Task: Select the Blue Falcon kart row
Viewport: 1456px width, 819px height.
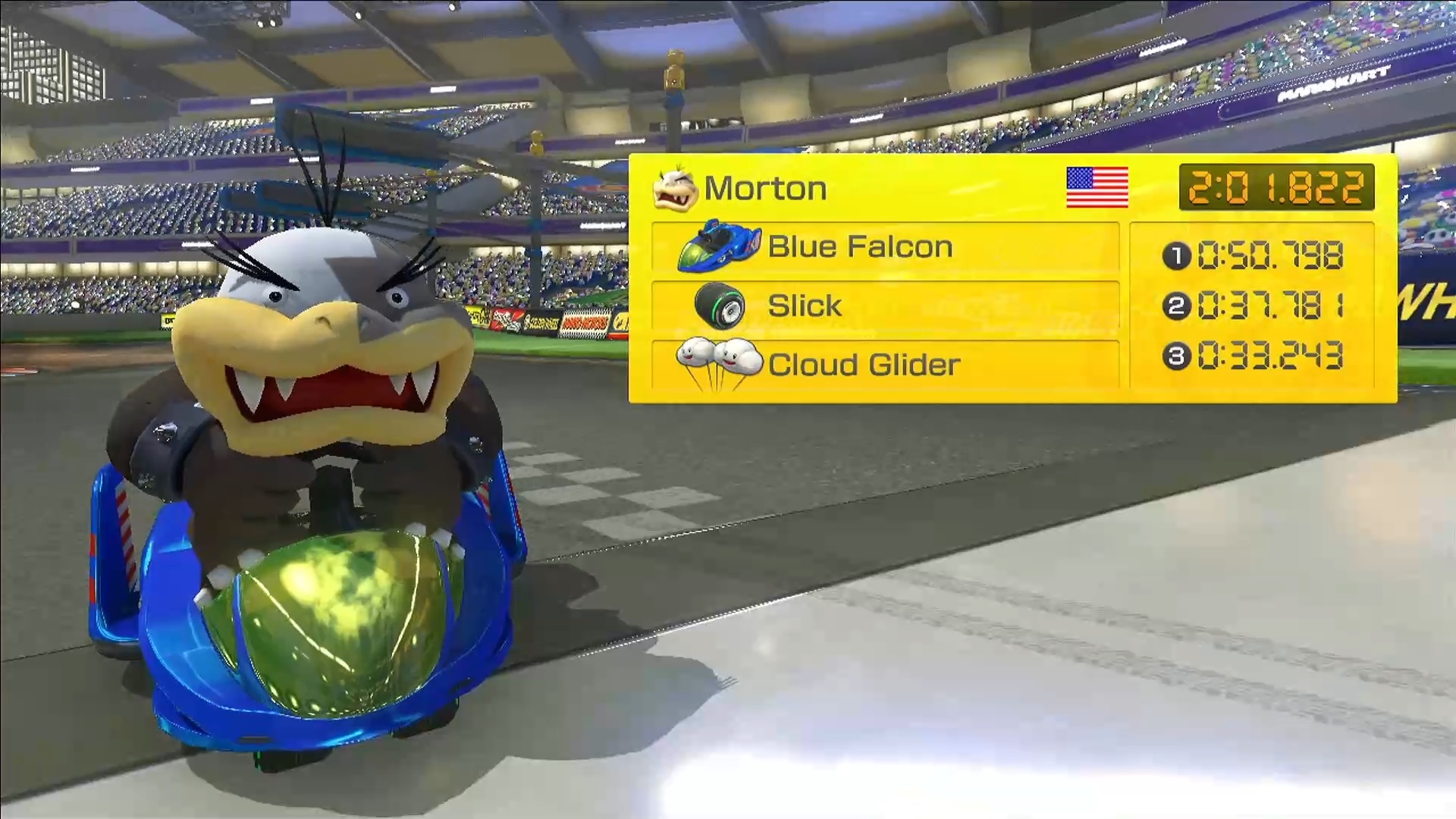Action: click(885, 246)
